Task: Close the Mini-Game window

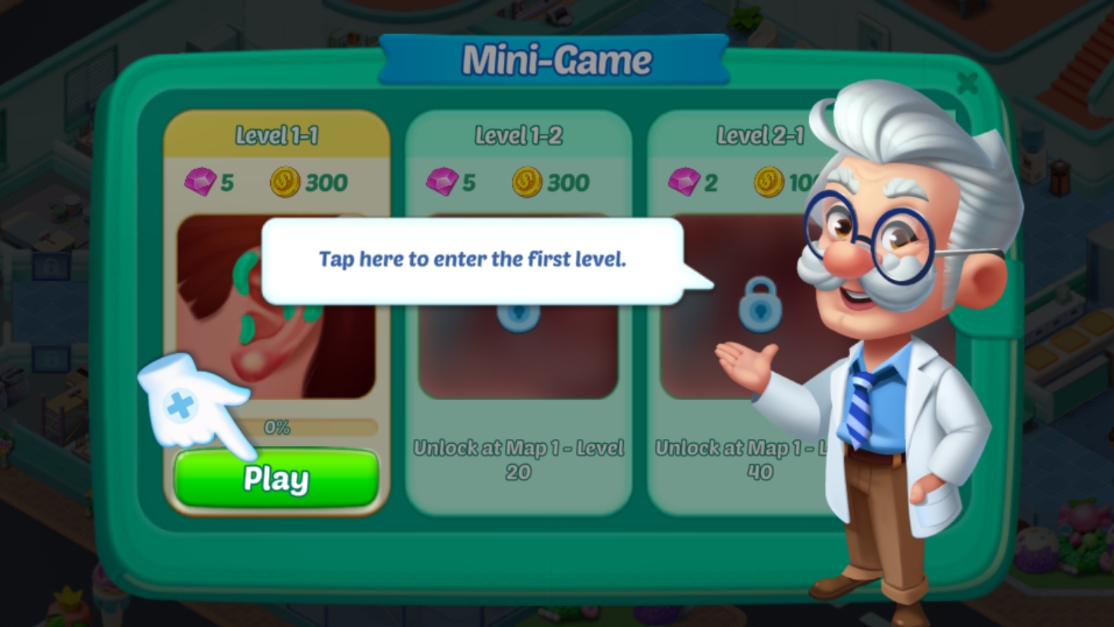Action: 967,83
